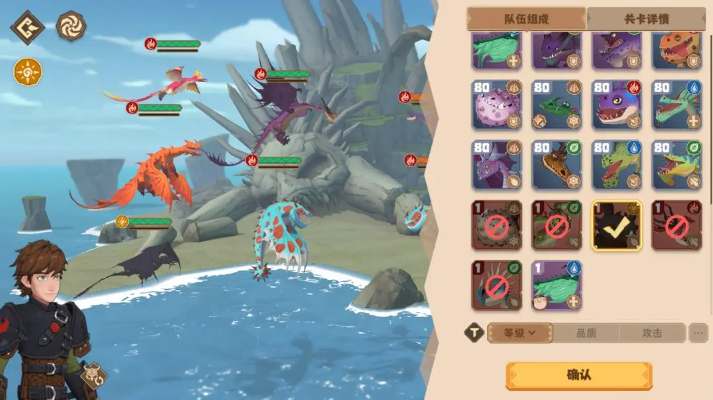Show more sort options via ellipsis button

pyautogui.click(x=698, y=332)
